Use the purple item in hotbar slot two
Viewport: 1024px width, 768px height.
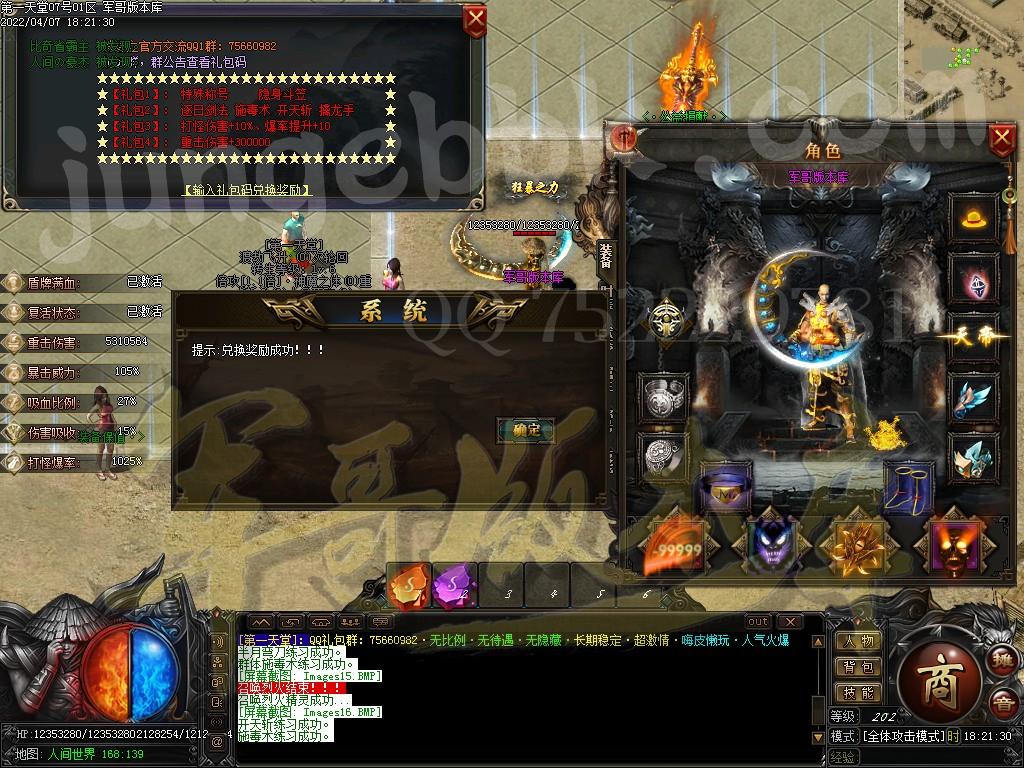pyautogui.click(x=454, y=586)
